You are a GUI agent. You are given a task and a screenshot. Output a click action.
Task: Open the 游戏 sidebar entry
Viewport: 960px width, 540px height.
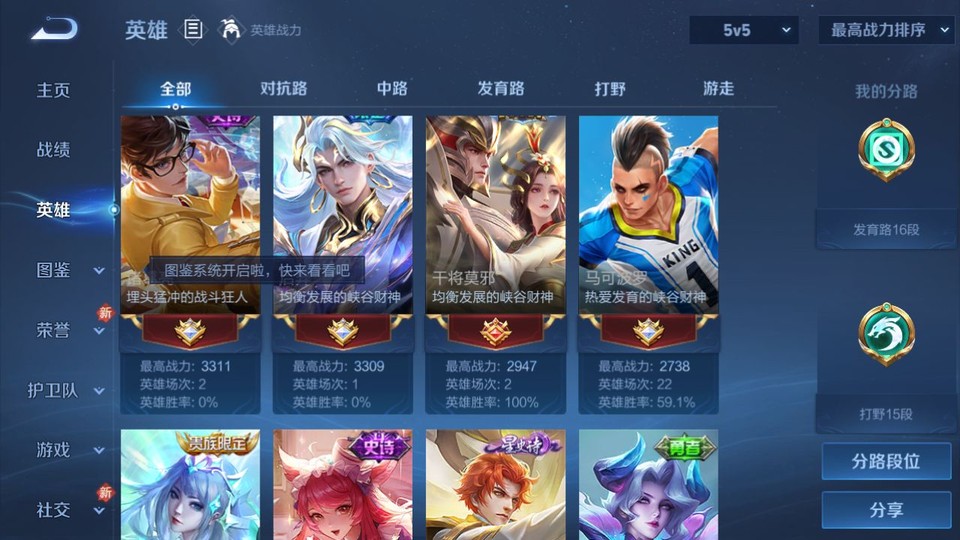point(66,450)
